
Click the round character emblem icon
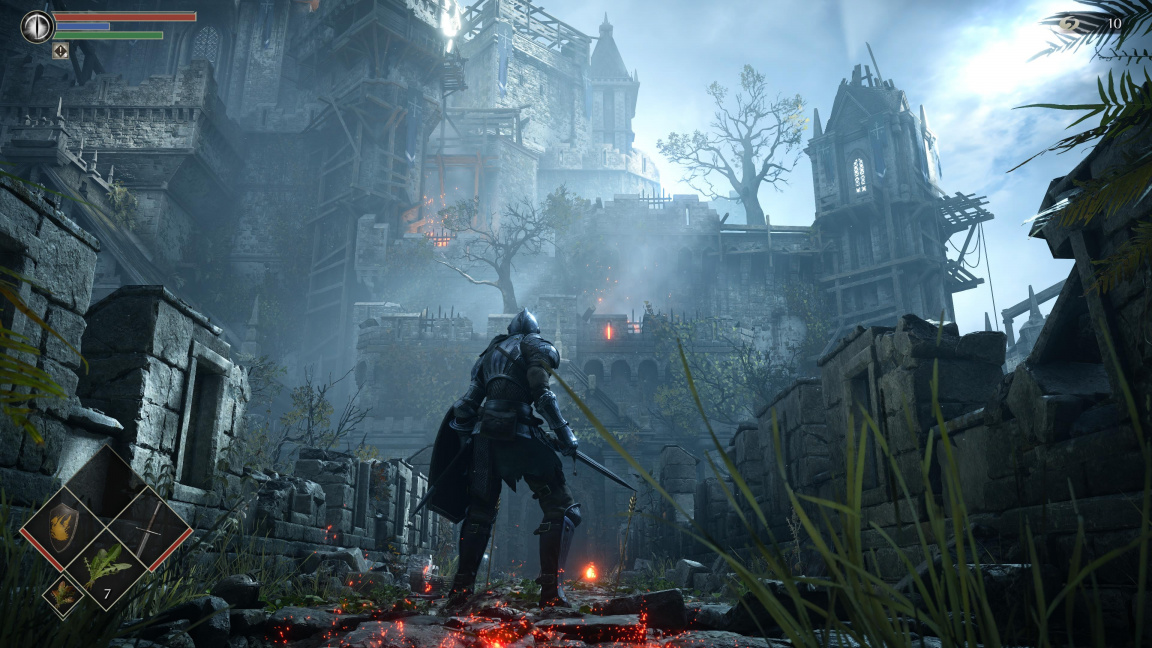37,26
